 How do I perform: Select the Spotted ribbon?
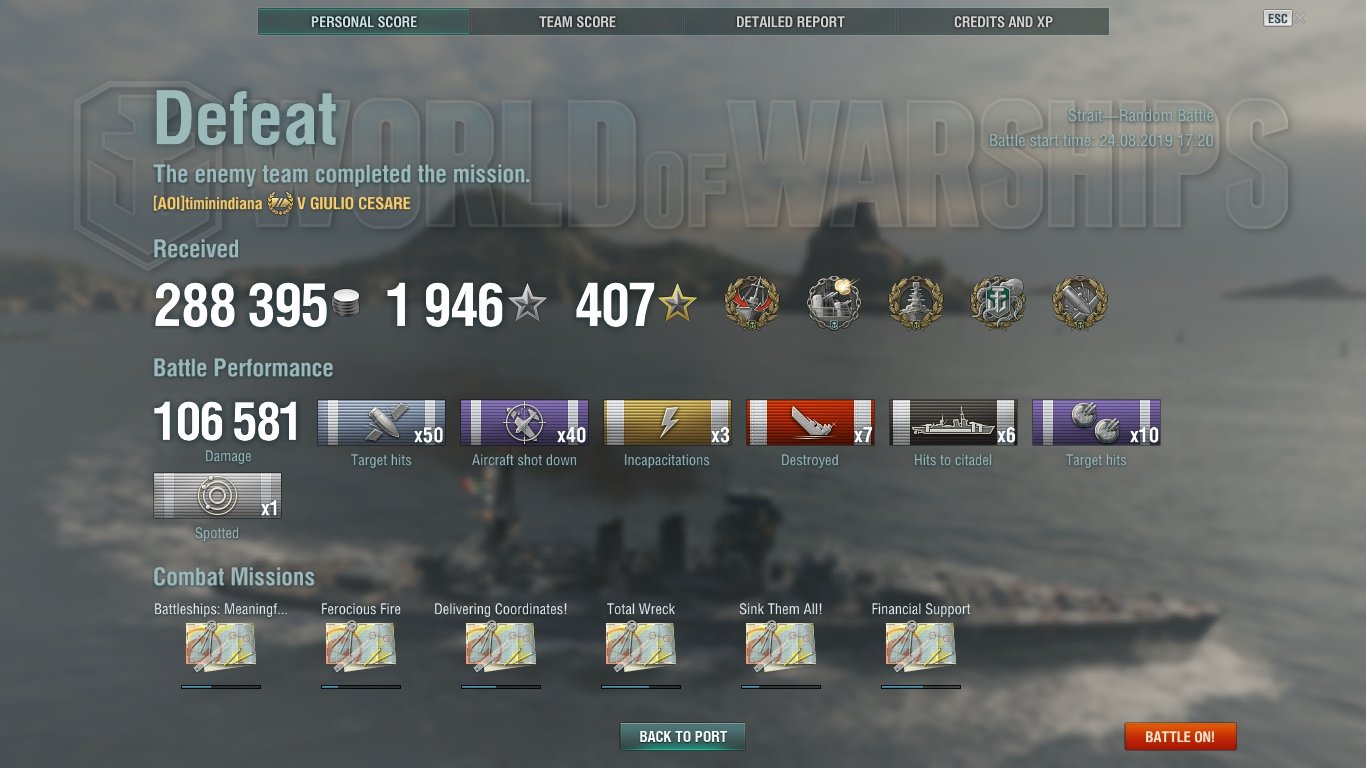(x=217, y=496)
